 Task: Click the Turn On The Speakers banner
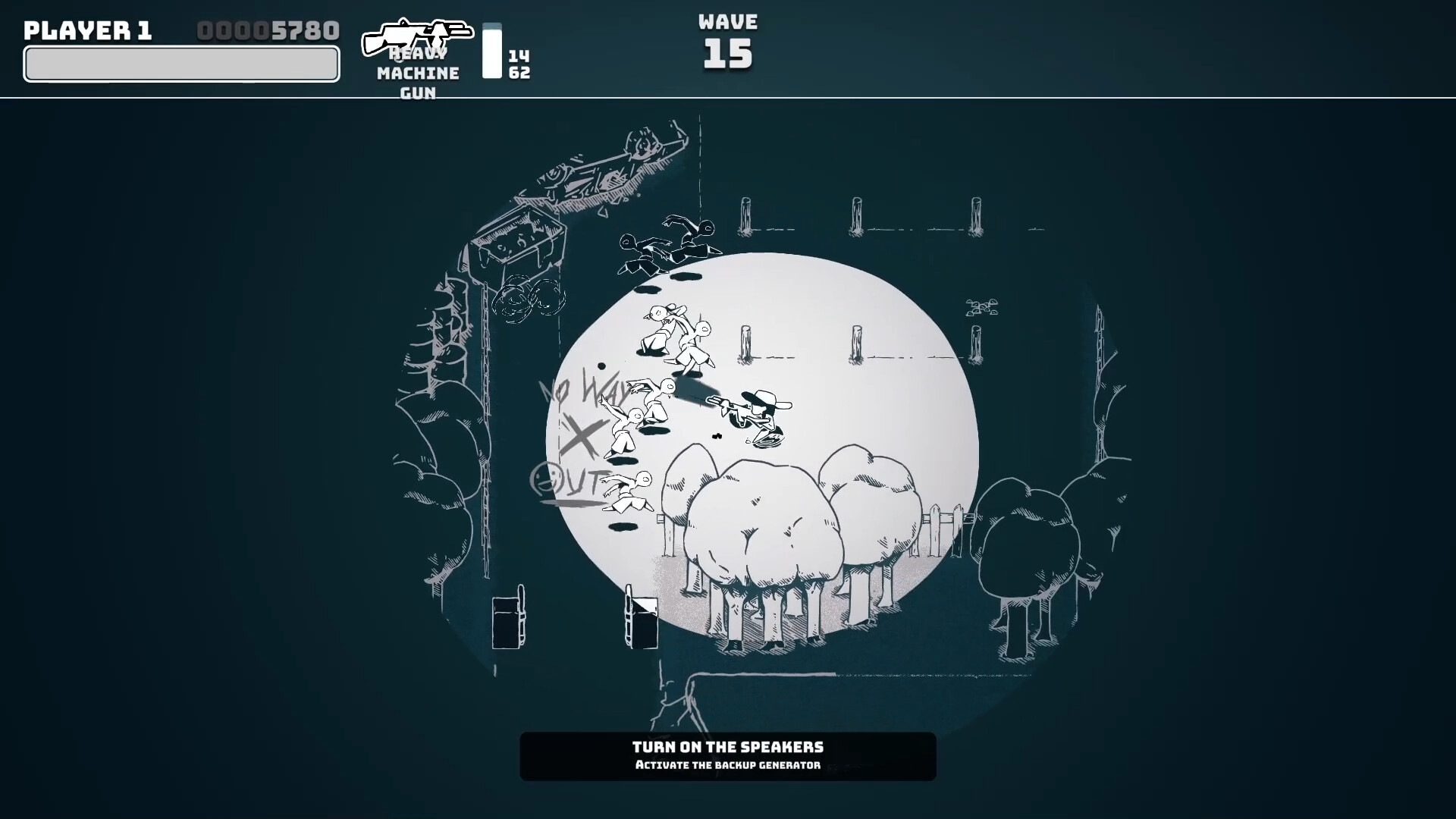pos(726,747)
